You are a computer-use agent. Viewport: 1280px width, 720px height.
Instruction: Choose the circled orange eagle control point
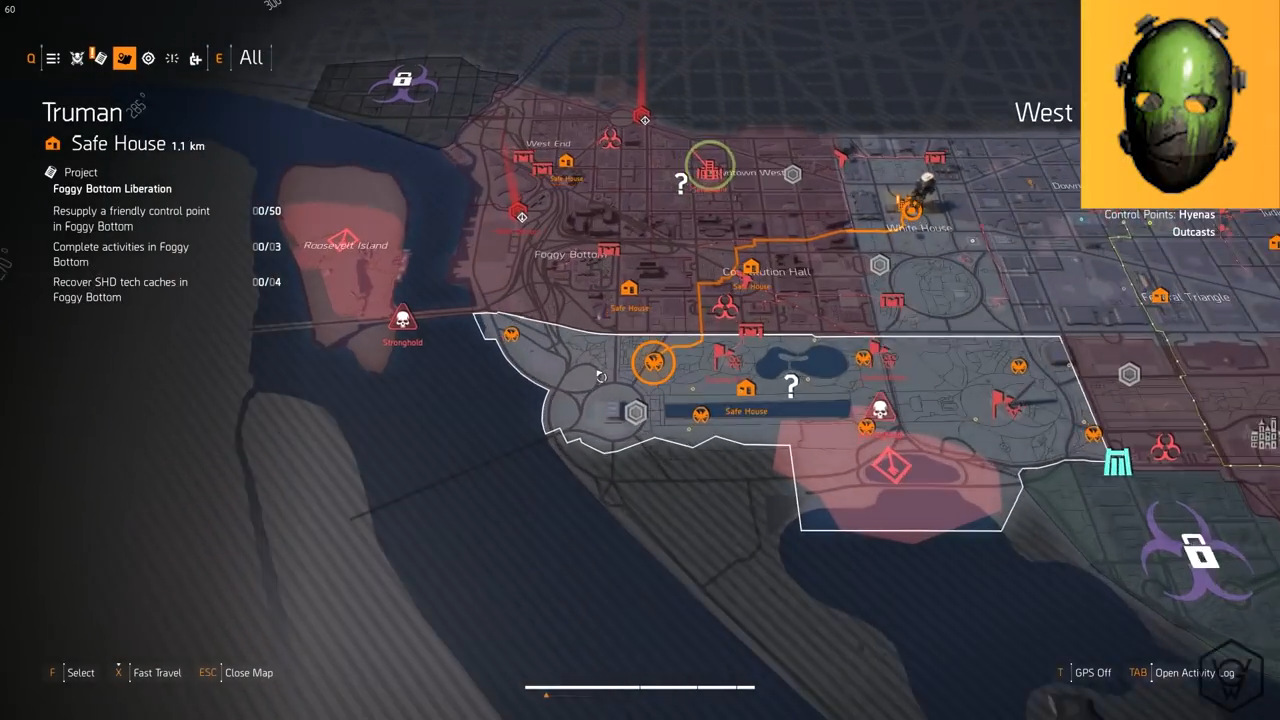(x=654, y=362)
